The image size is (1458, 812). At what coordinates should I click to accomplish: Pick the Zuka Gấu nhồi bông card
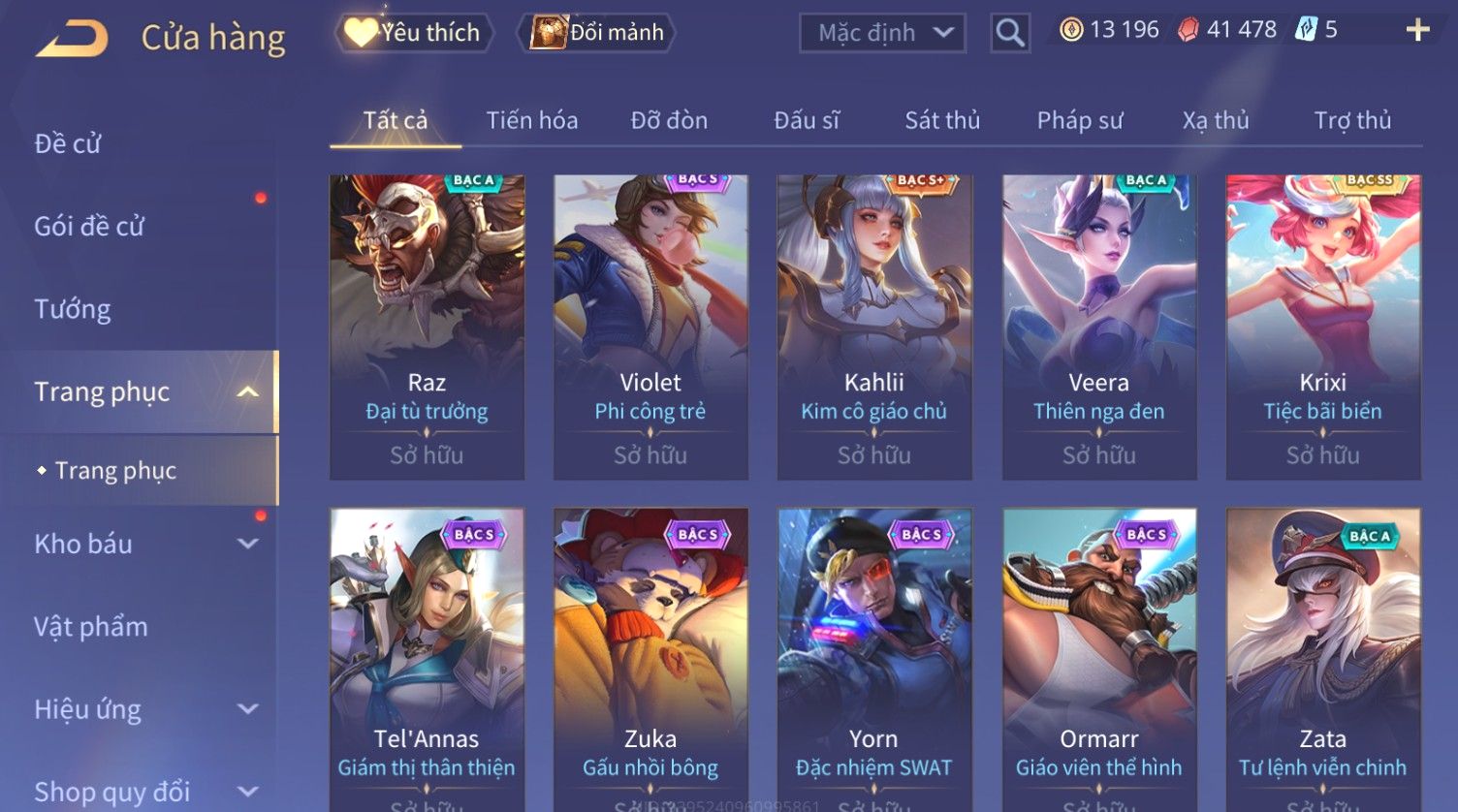(650, 659)
